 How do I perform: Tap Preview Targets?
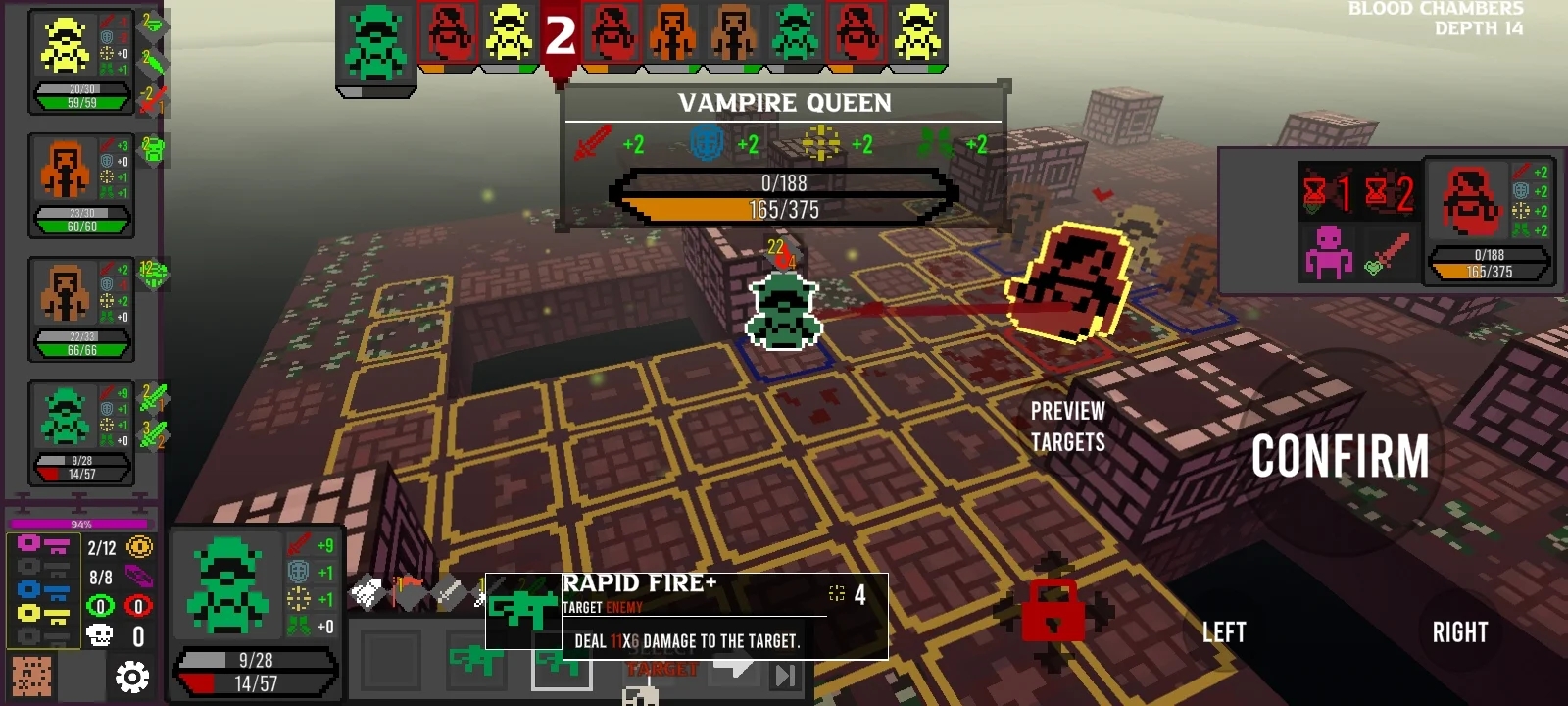[1067, 427]
